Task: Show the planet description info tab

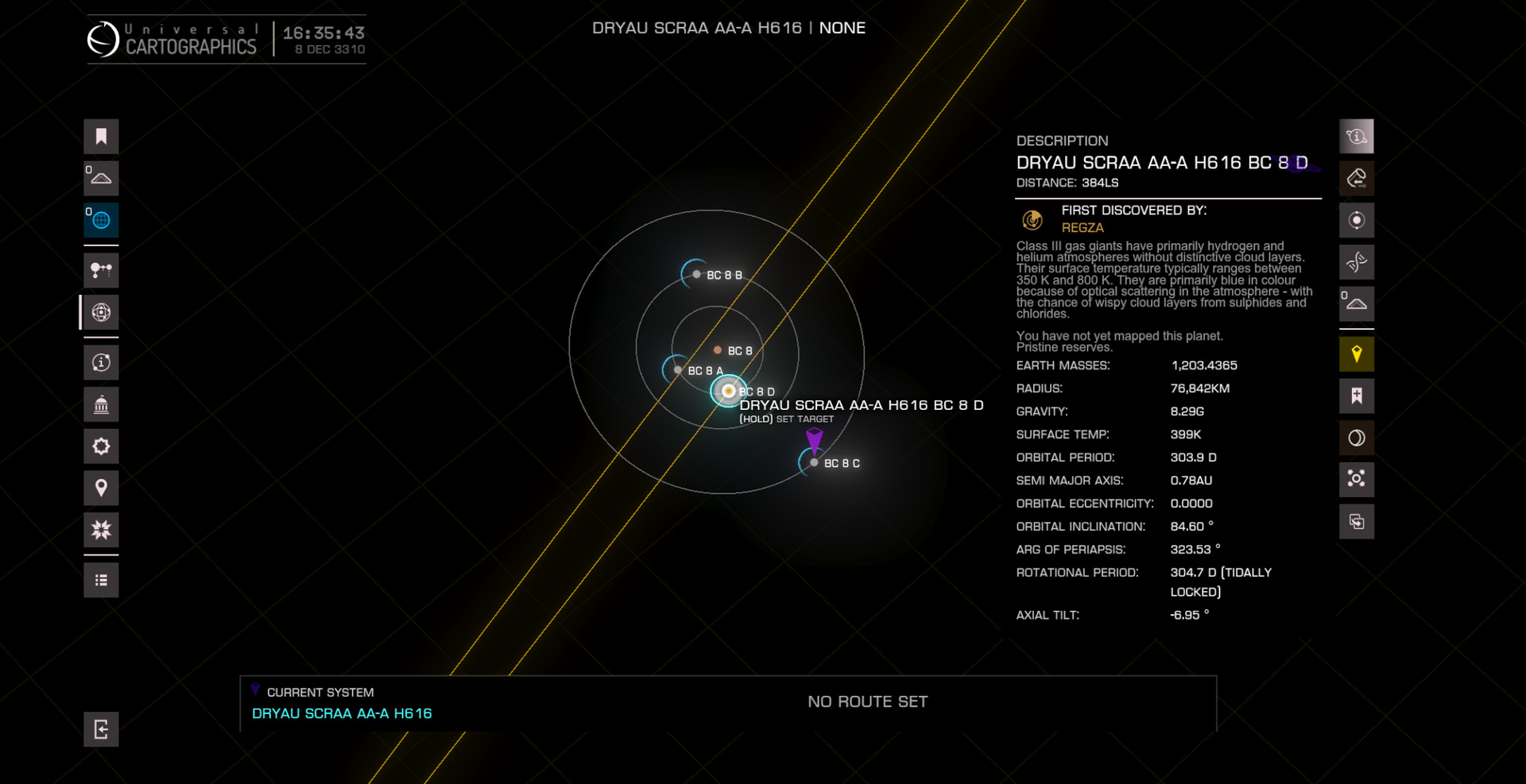Action: click(x=1356, y=137)
